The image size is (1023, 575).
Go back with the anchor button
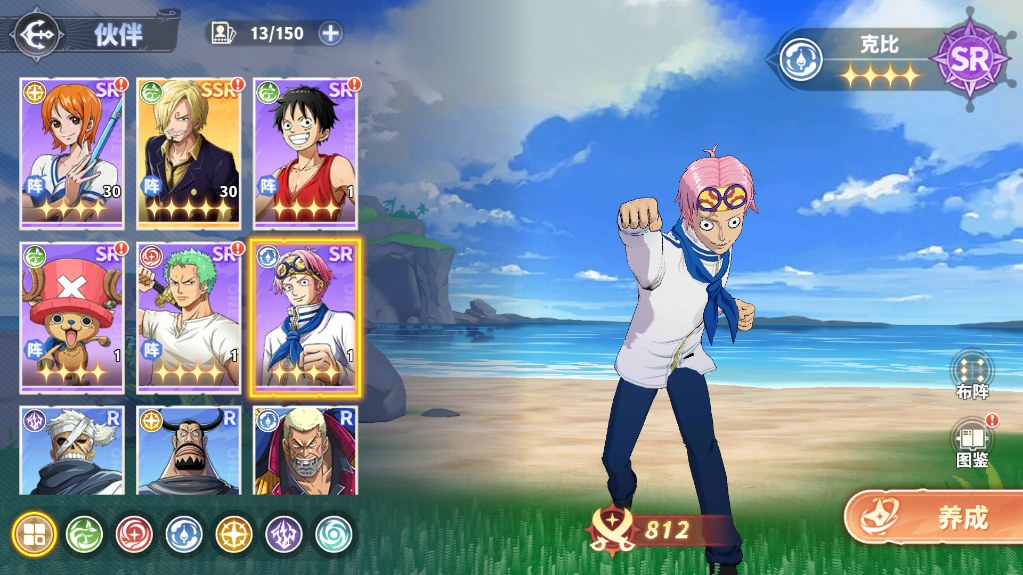coord(38,33)
